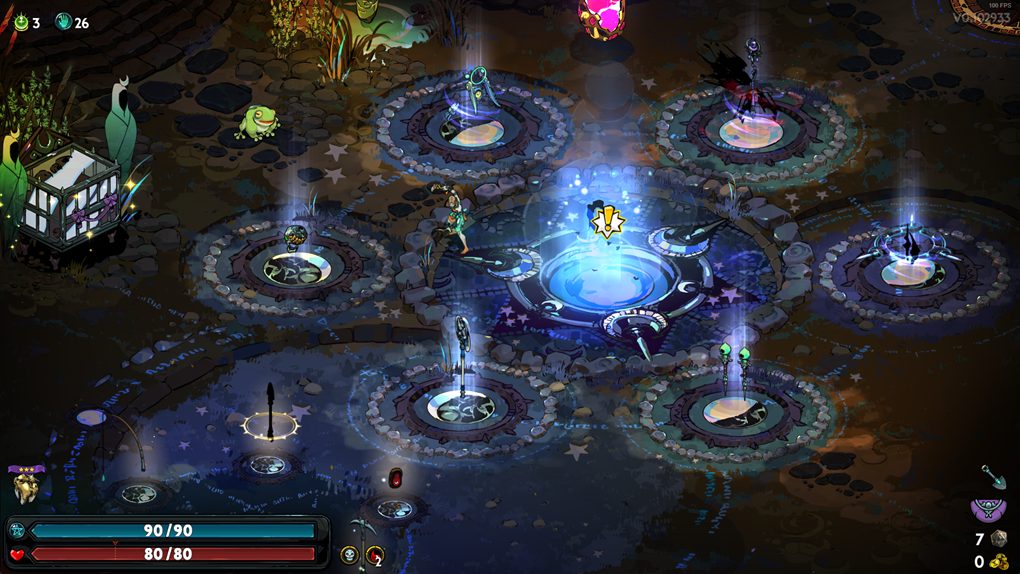Click the blue star magick icon
Screen dimensions: 1020x574
coord(17,530)
